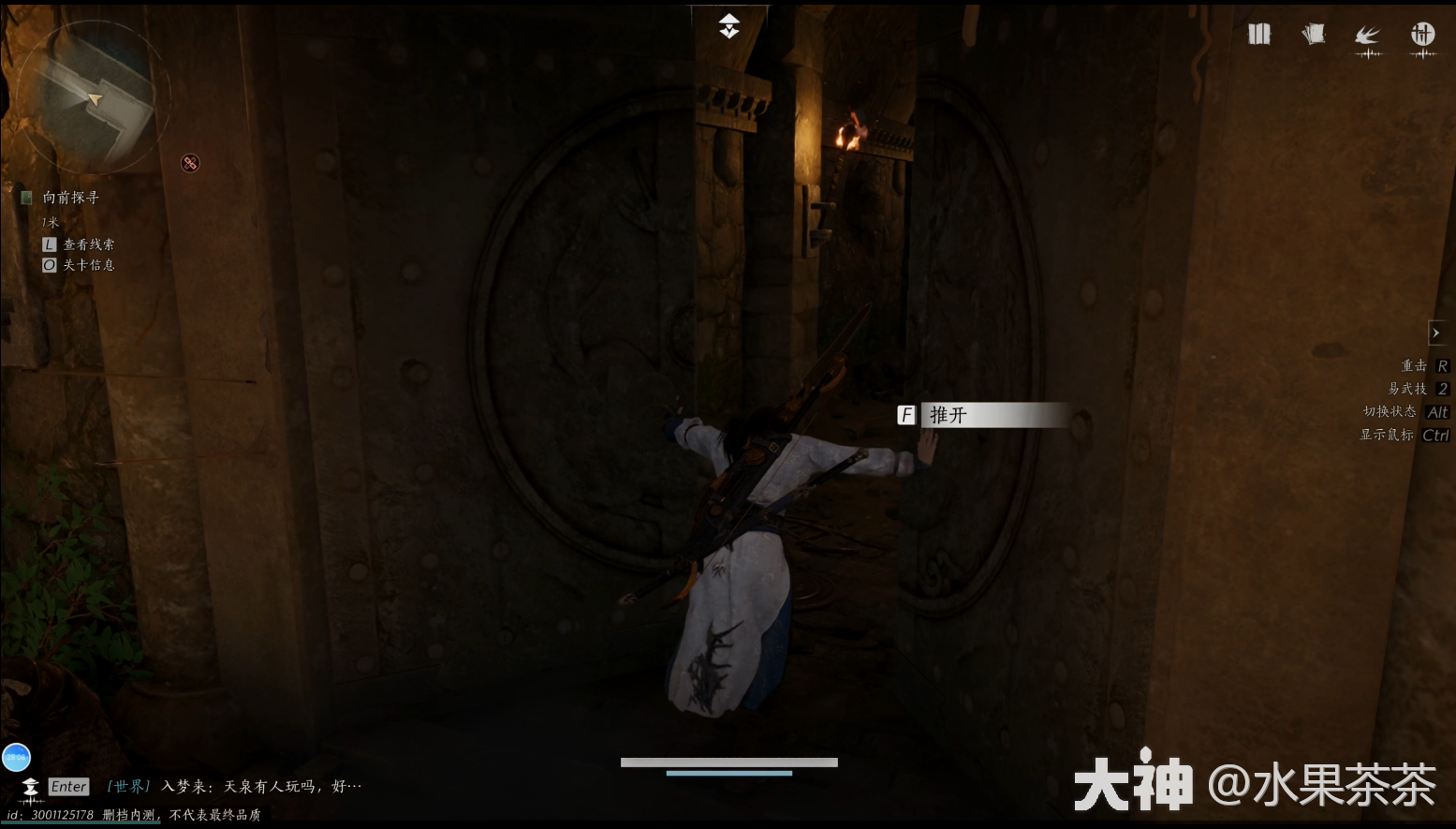Click the double-chevron marker at top center
Viewport: 1456px width, 829px height.
[x=729, y=26]
